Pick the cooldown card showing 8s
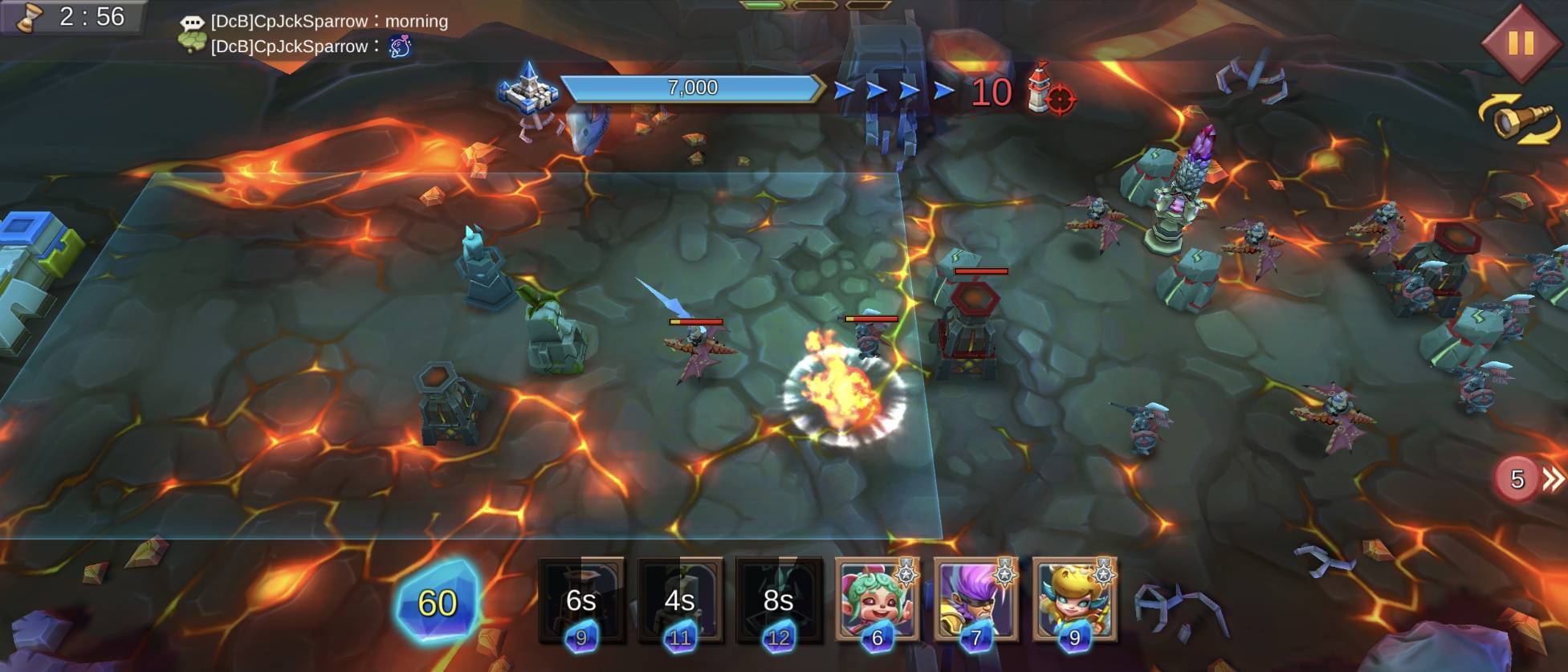The height and width of the screenshot is (672, 1568). pos(779,600)
